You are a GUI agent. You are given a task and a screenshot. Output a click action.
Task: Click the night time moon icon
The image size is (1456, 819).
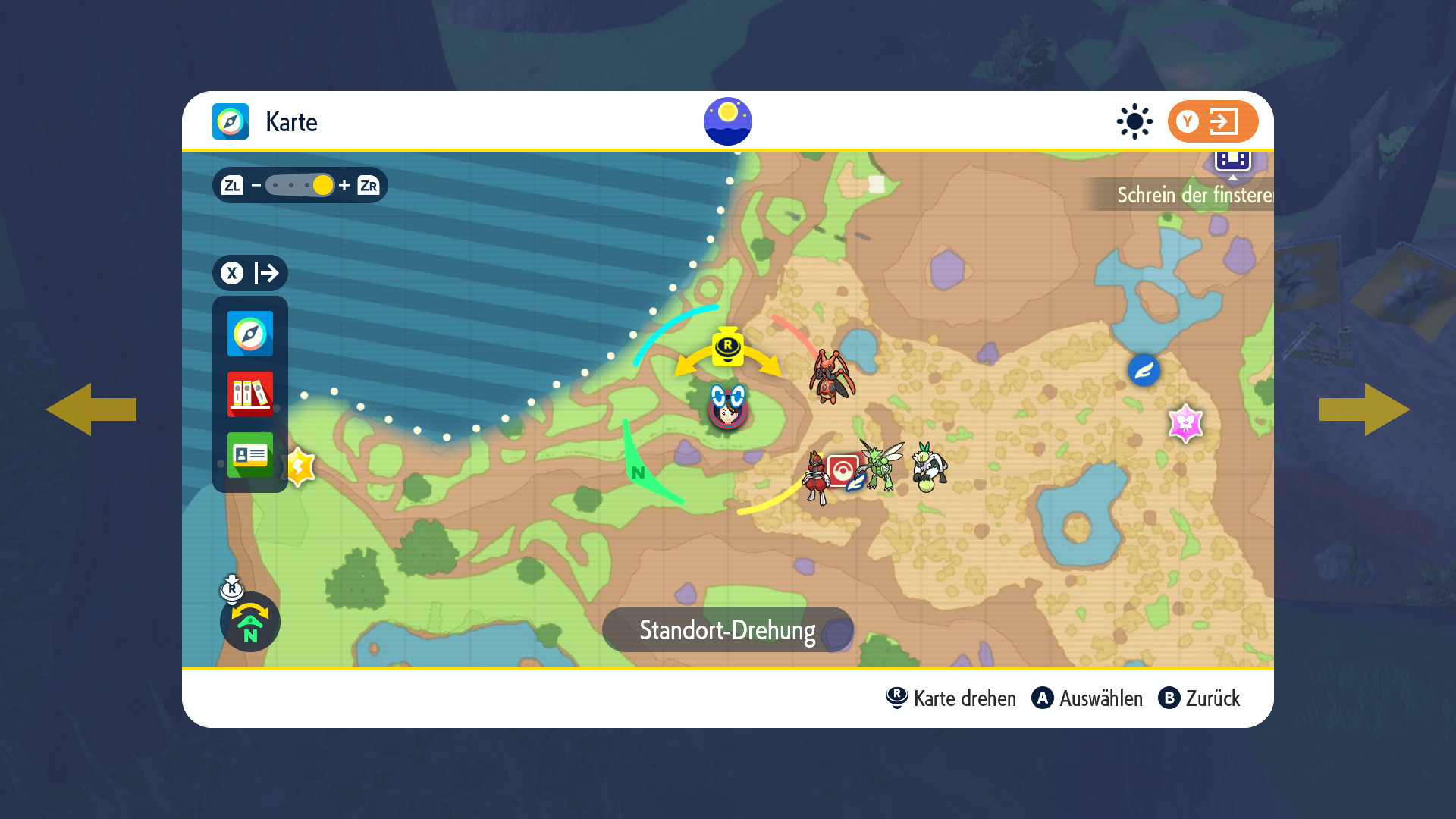click(x=728, y=121)
